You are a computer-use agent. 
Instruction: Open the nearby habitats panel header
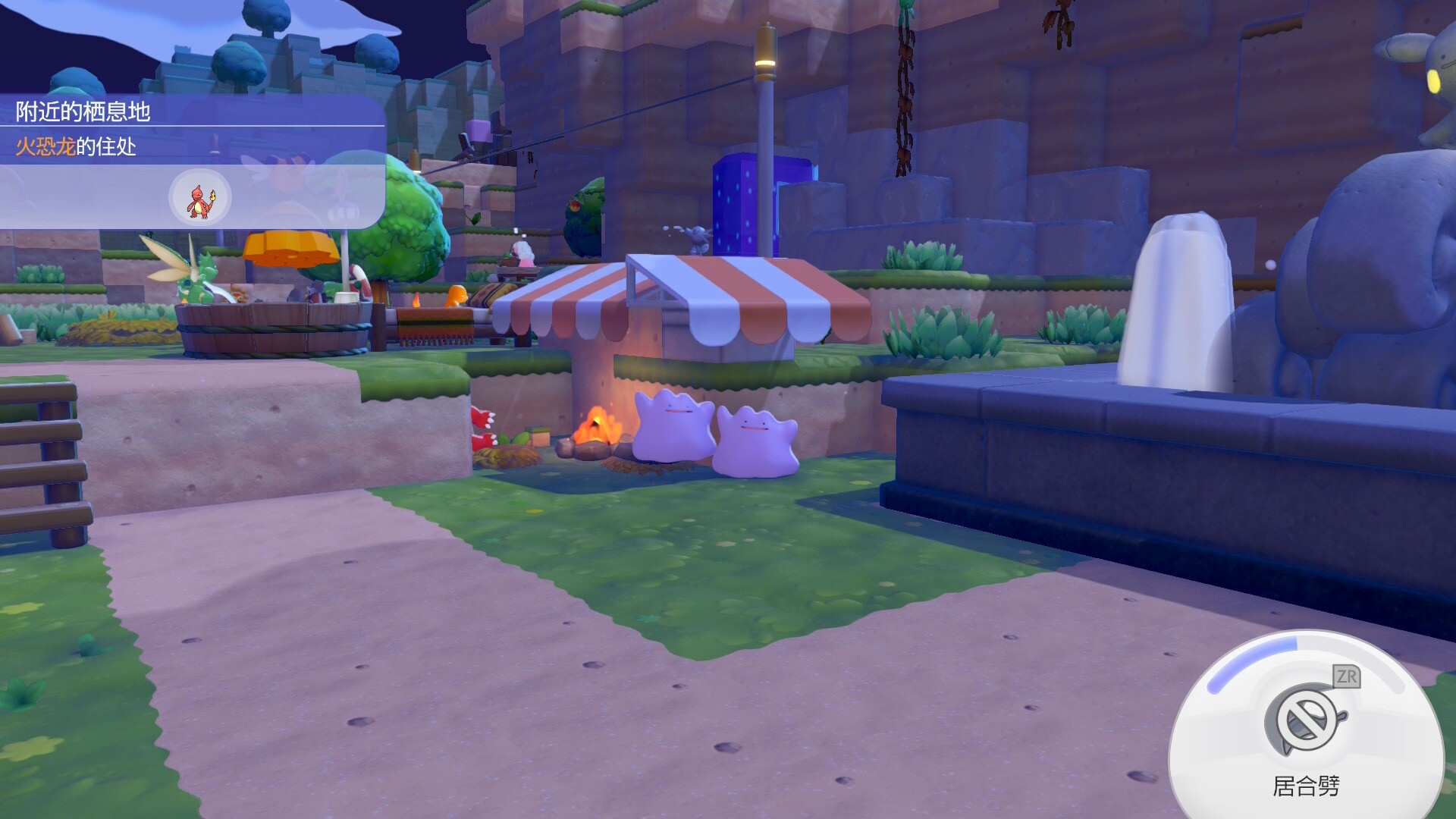83,111
